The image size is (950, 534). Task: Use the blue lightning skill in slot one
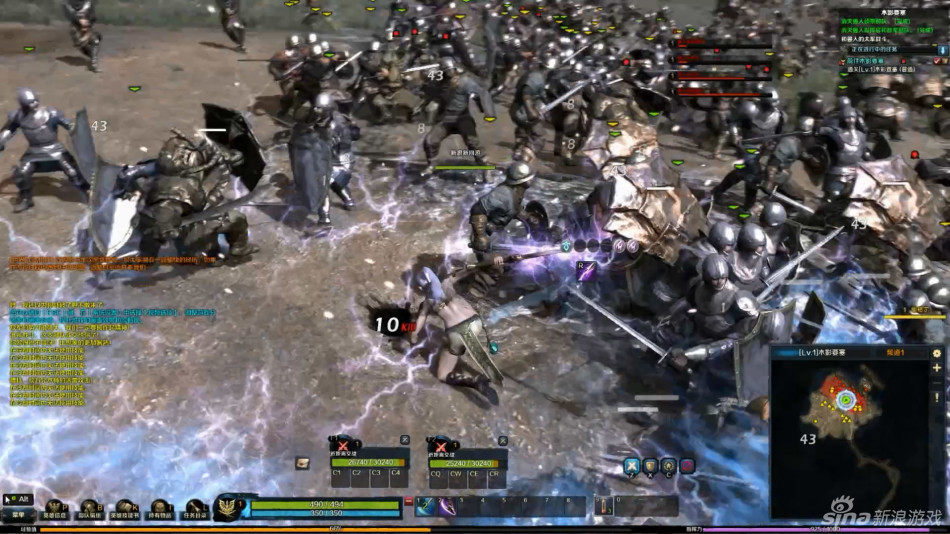(x=425, y=507)
